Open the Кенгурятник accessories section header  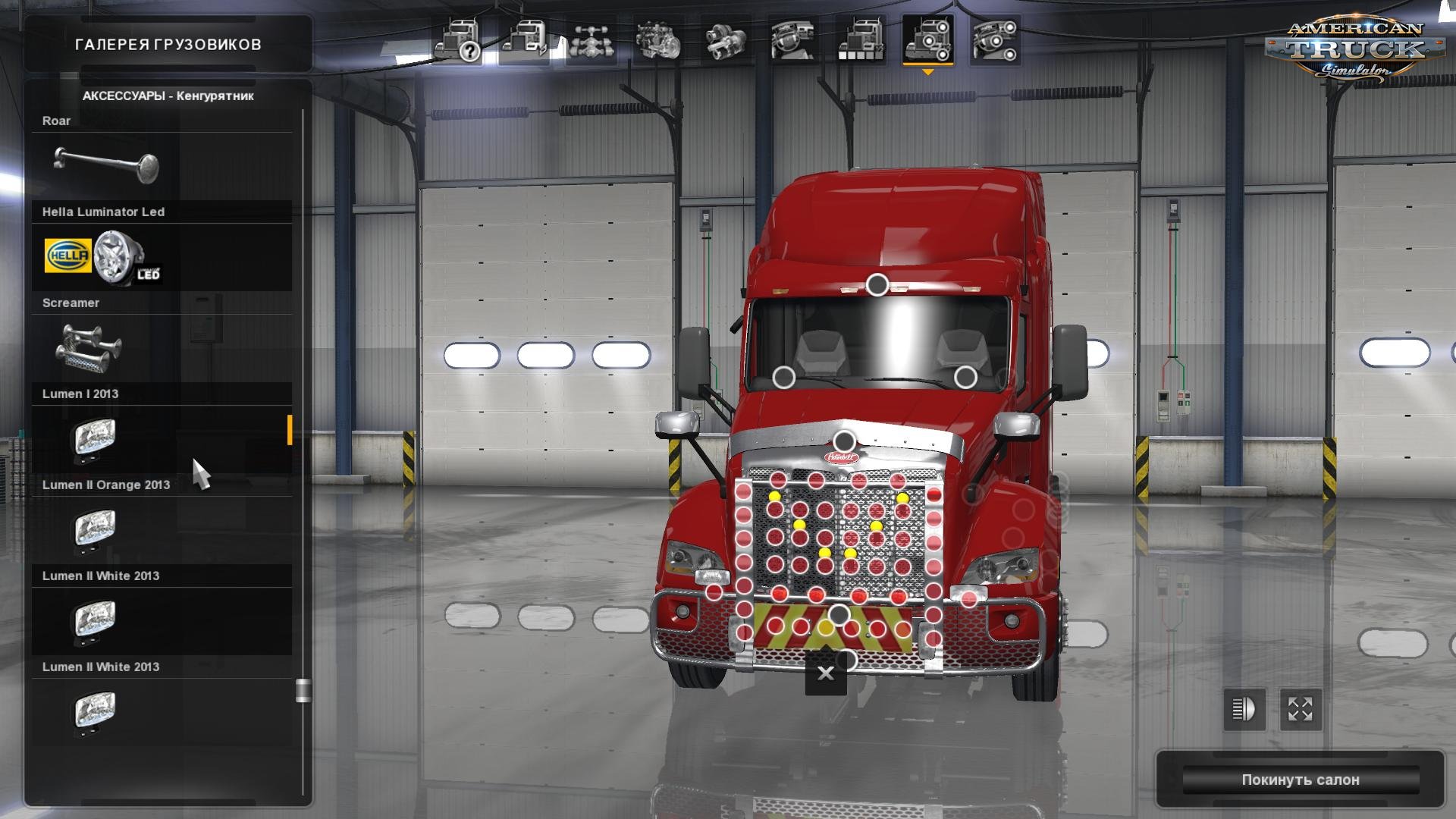pyautogui.click(x=168, y=97)
